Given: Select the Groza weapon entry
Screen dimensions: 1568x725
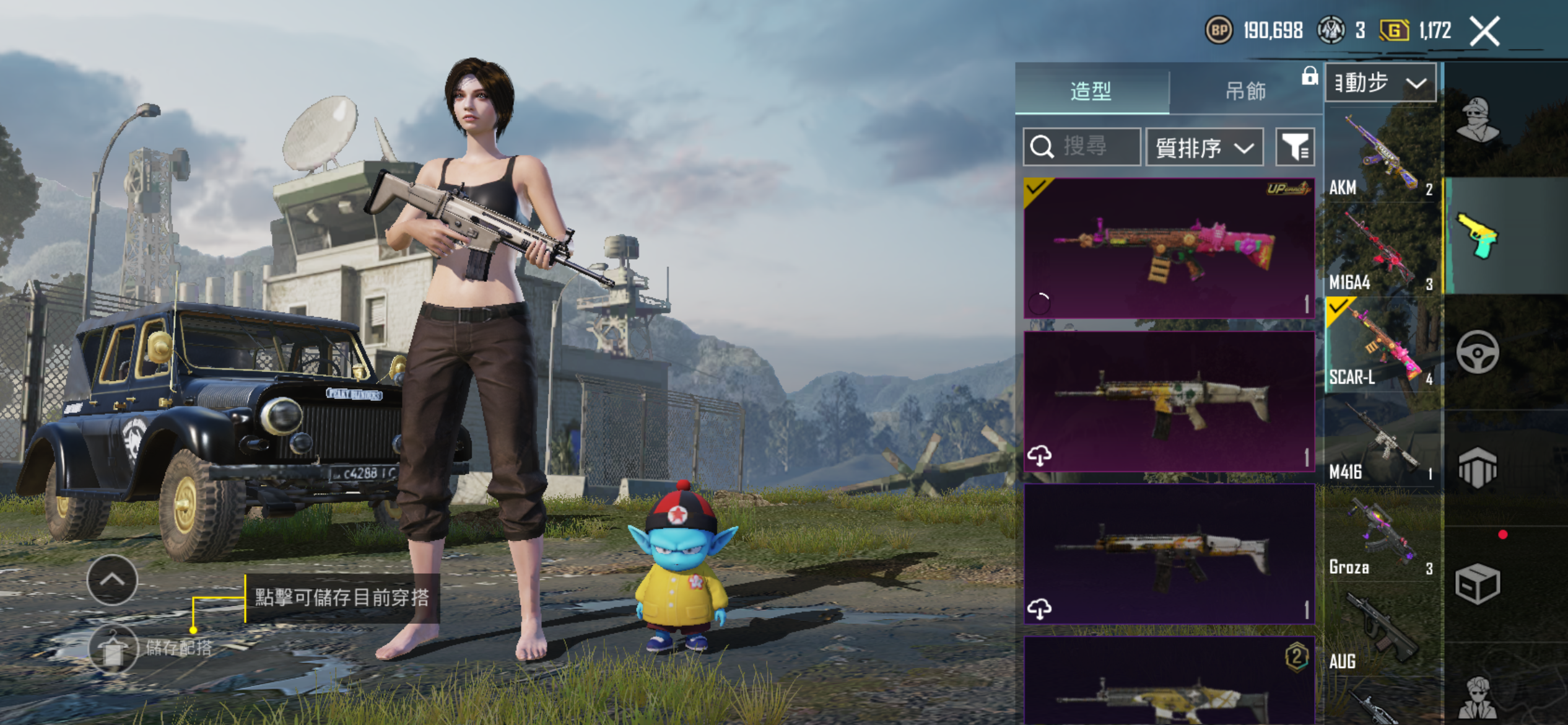Looking at the screenshot, I should click(1381, 536).
